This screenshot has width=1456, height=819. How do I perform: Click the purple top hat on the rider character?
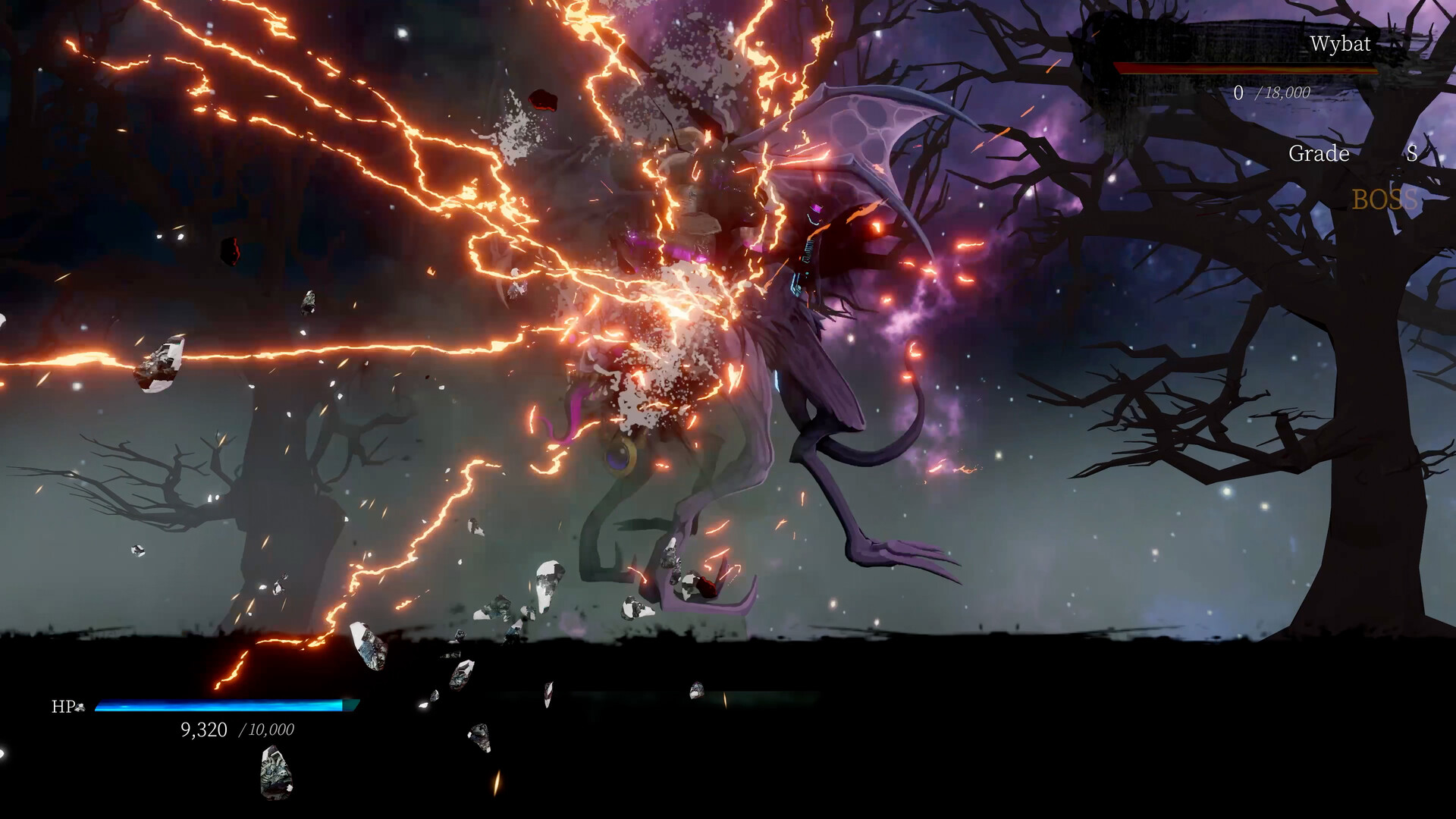(x=819, y=207)
